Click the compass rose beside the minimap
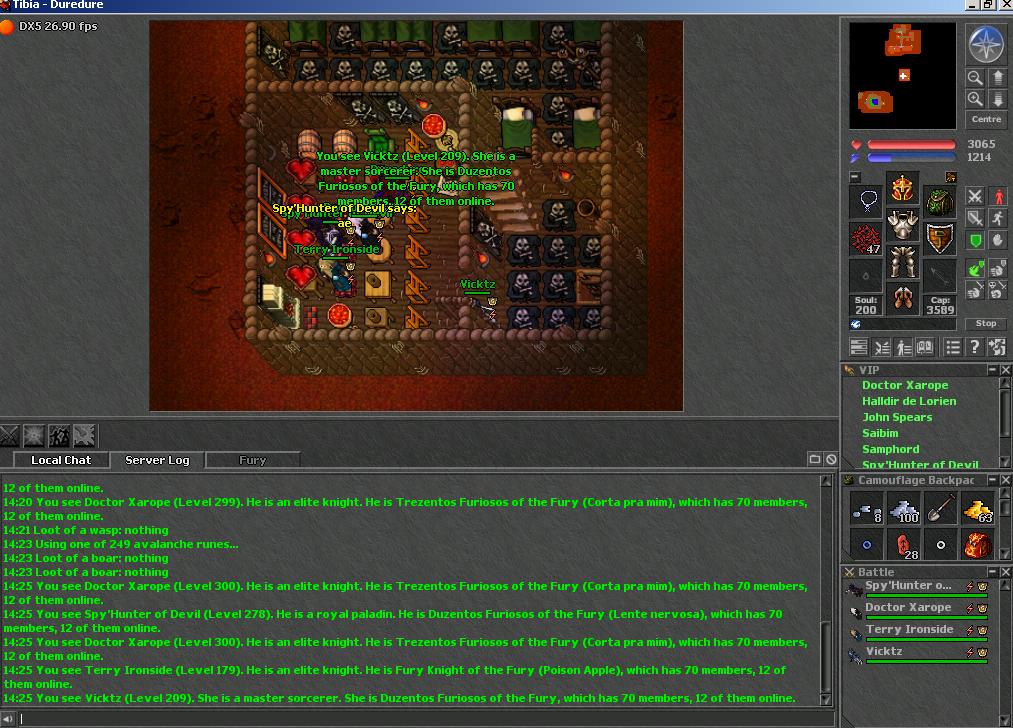 (986, 44)
